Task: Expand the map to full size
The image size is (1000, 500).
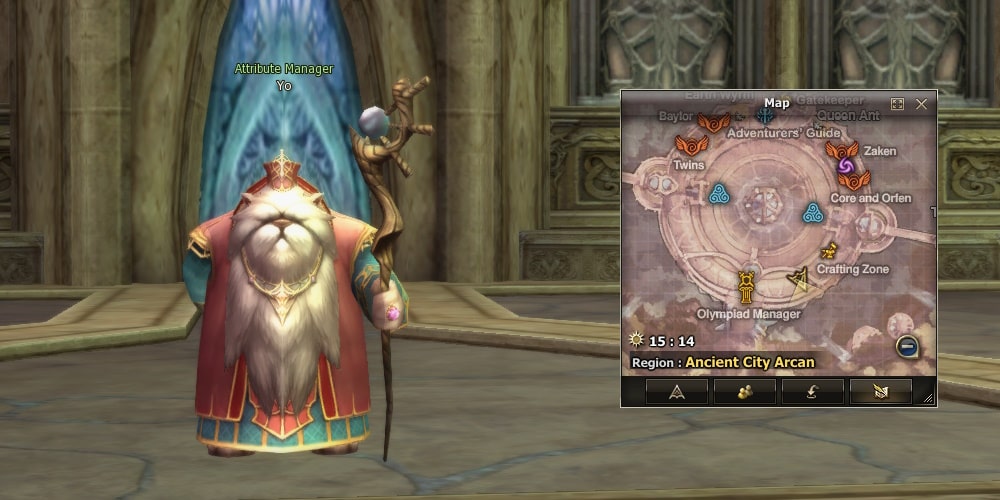Action: (x=897, y=104)
